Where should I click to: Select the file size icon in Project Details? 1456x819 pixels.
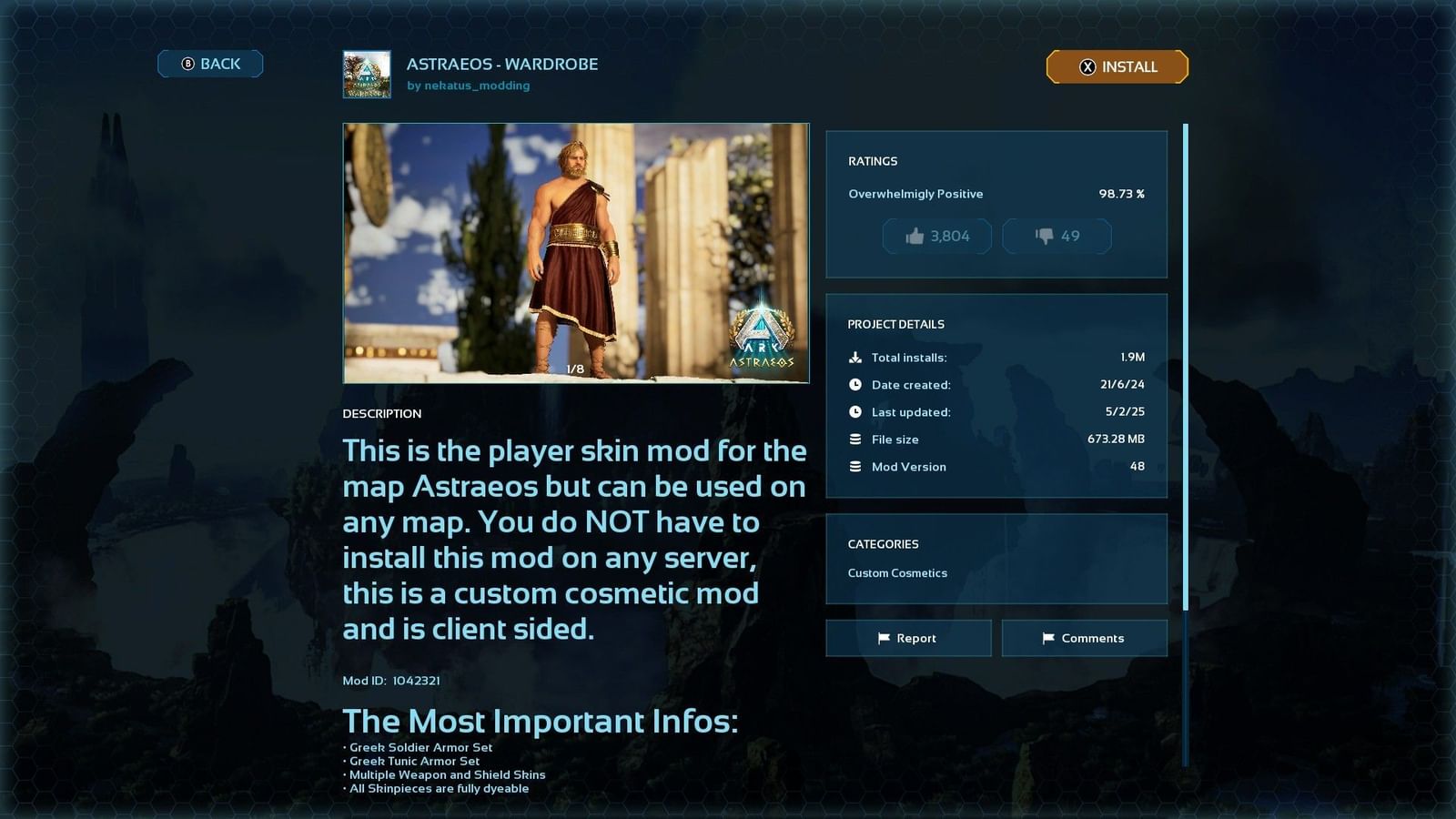855,439
